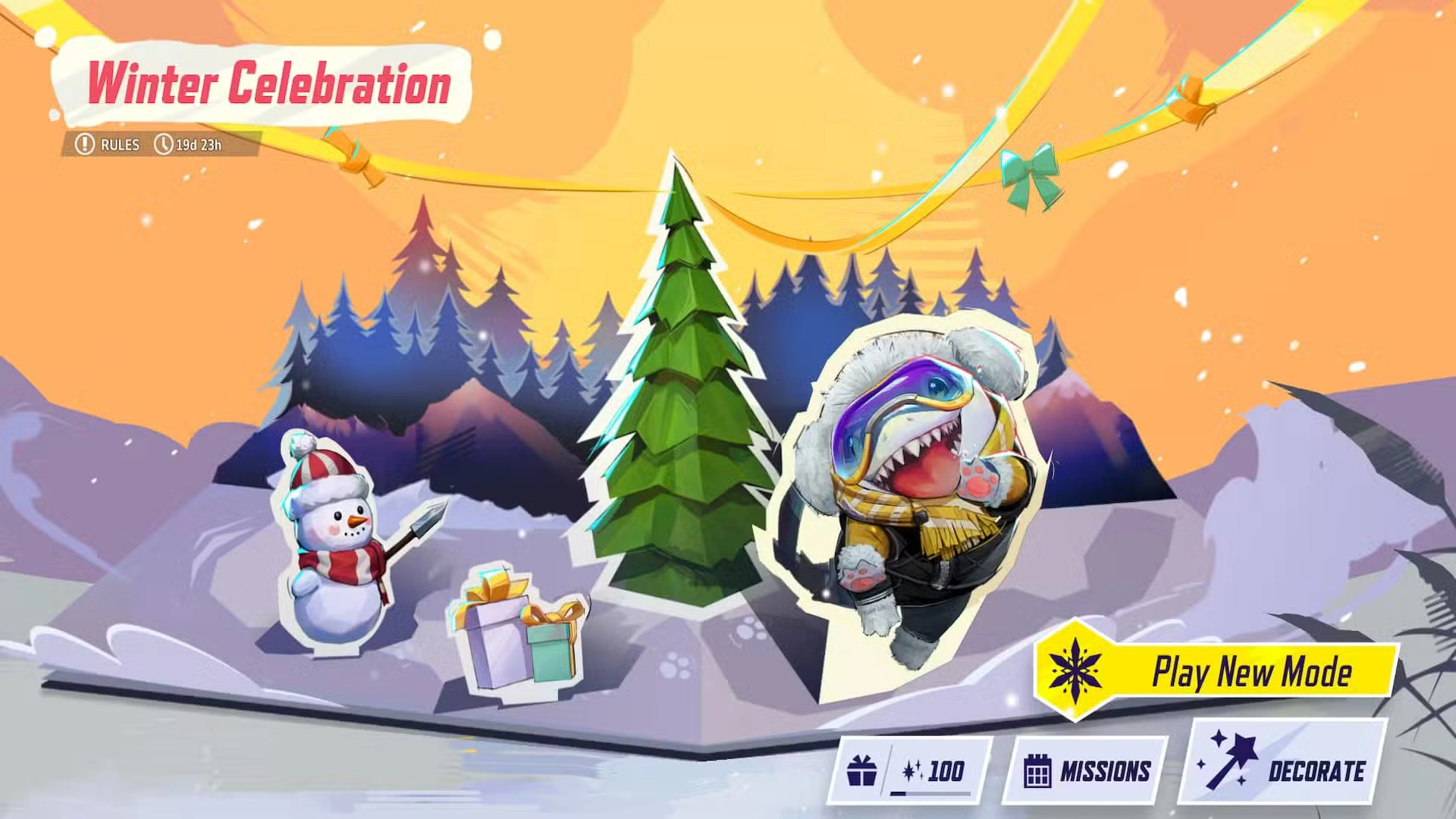The width and height of the screenshot is (1456, 819).
Task: Click the event countdown timer 19d 23h
Action: coord(199,144)
